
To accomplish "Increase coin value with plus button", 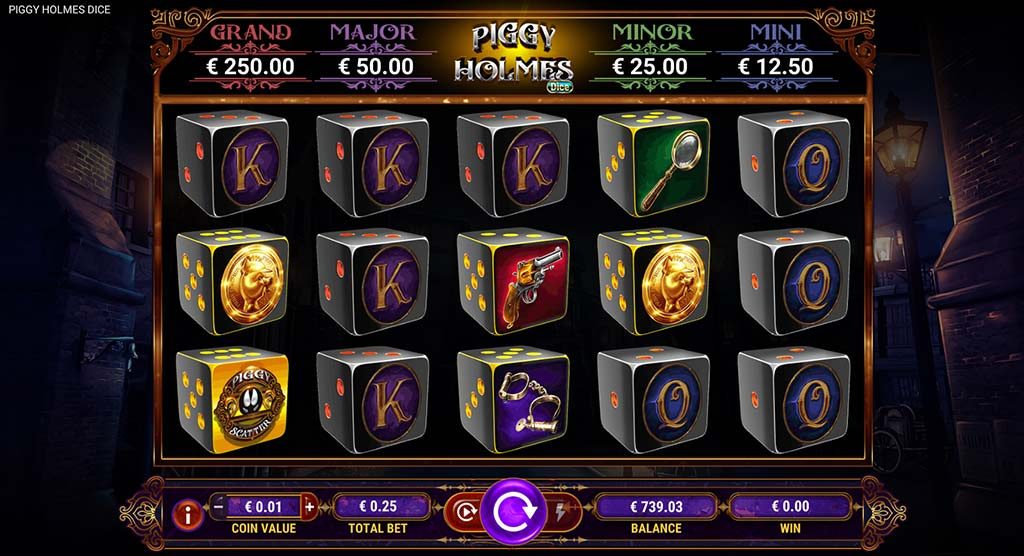I will point(308,507).
